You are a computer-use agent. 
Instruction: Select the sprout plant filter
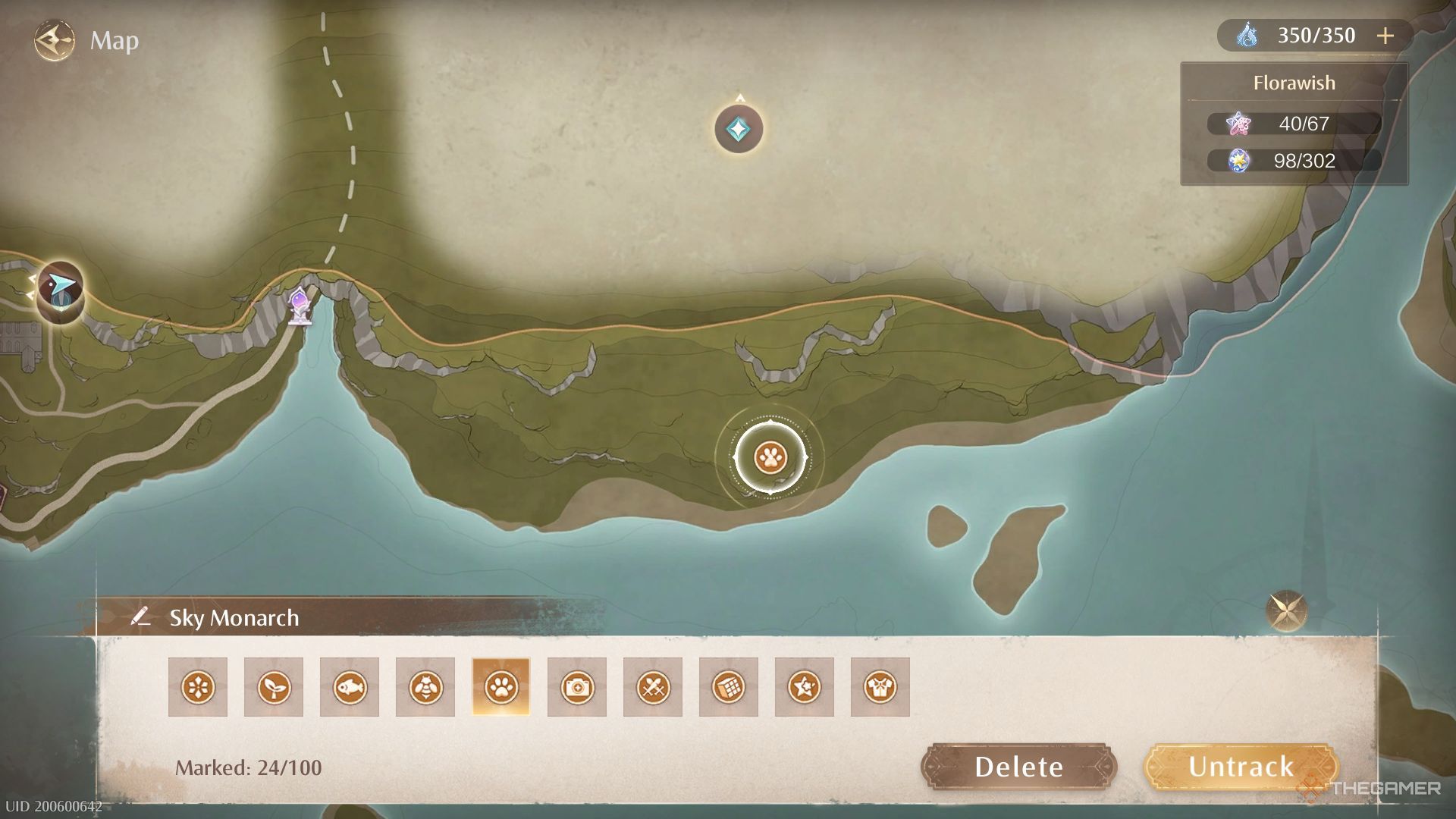click(x=274, y=687)
